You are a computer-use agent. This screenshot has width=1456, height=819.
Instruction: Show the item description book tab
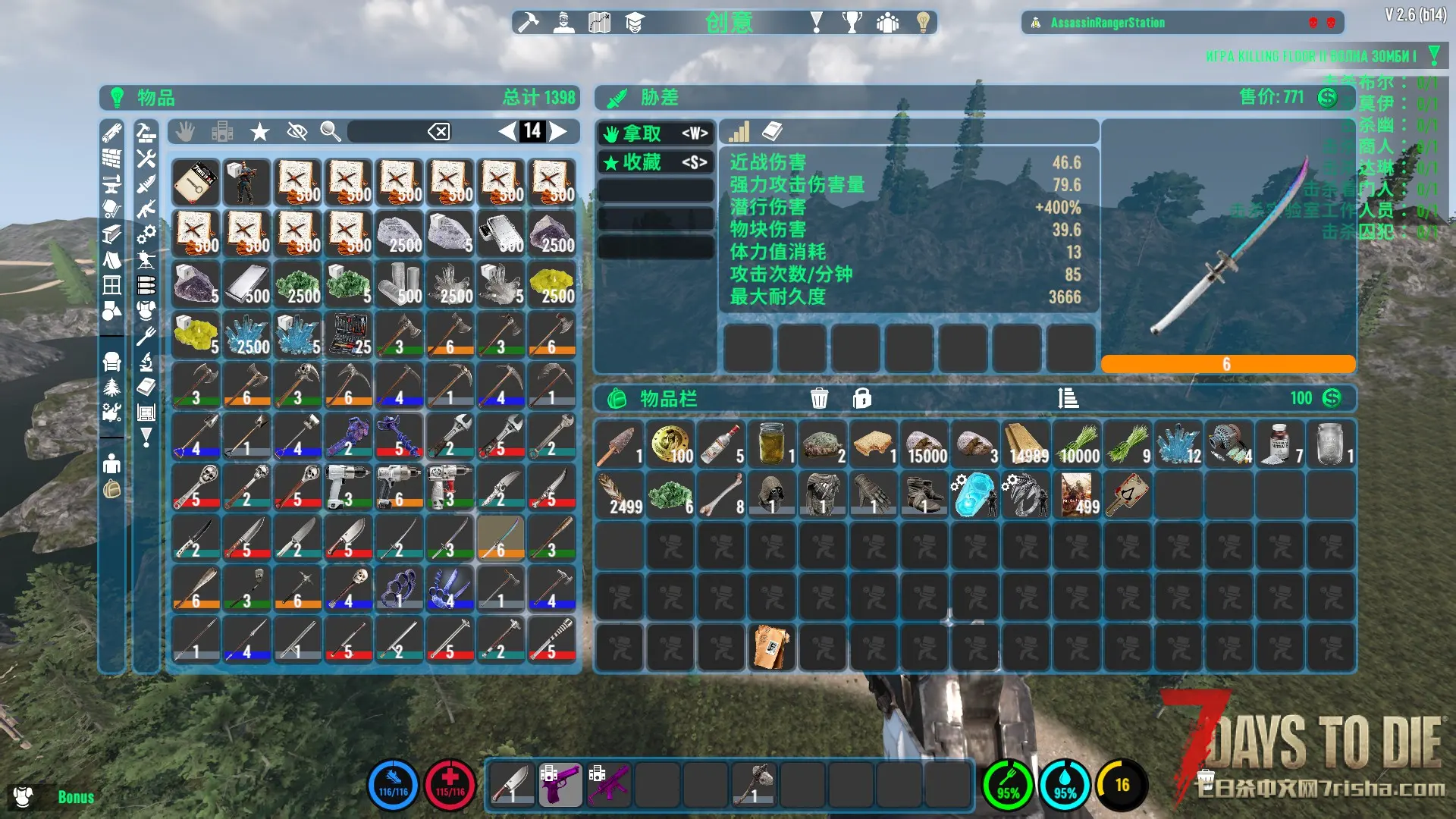(x=772, y=132)
